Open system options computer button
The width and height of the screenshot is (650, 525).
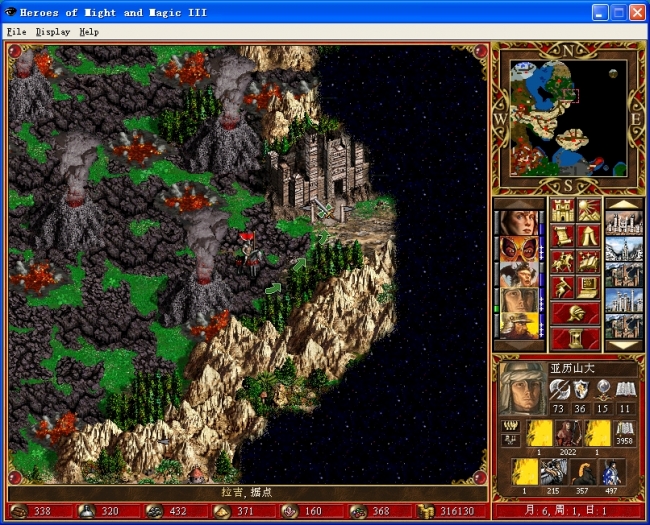[x=588, y=288]
